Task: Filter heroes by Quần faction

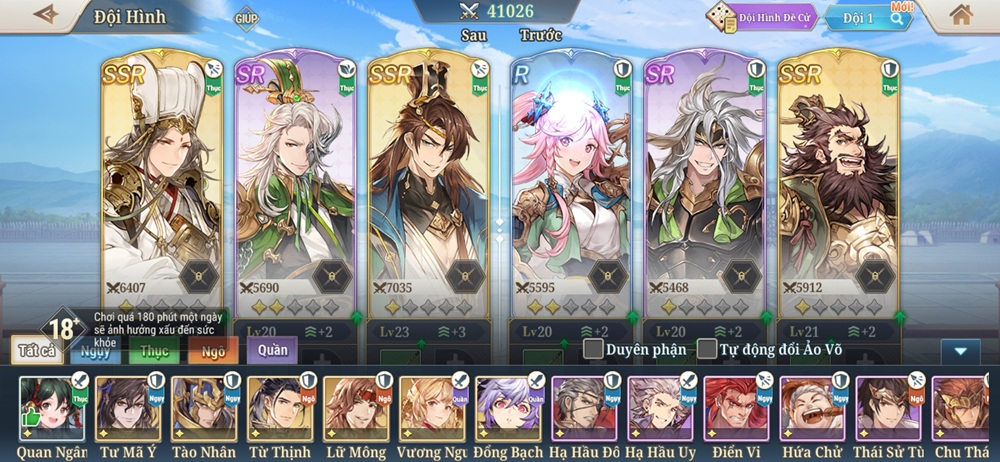Action: pos(272,350)
